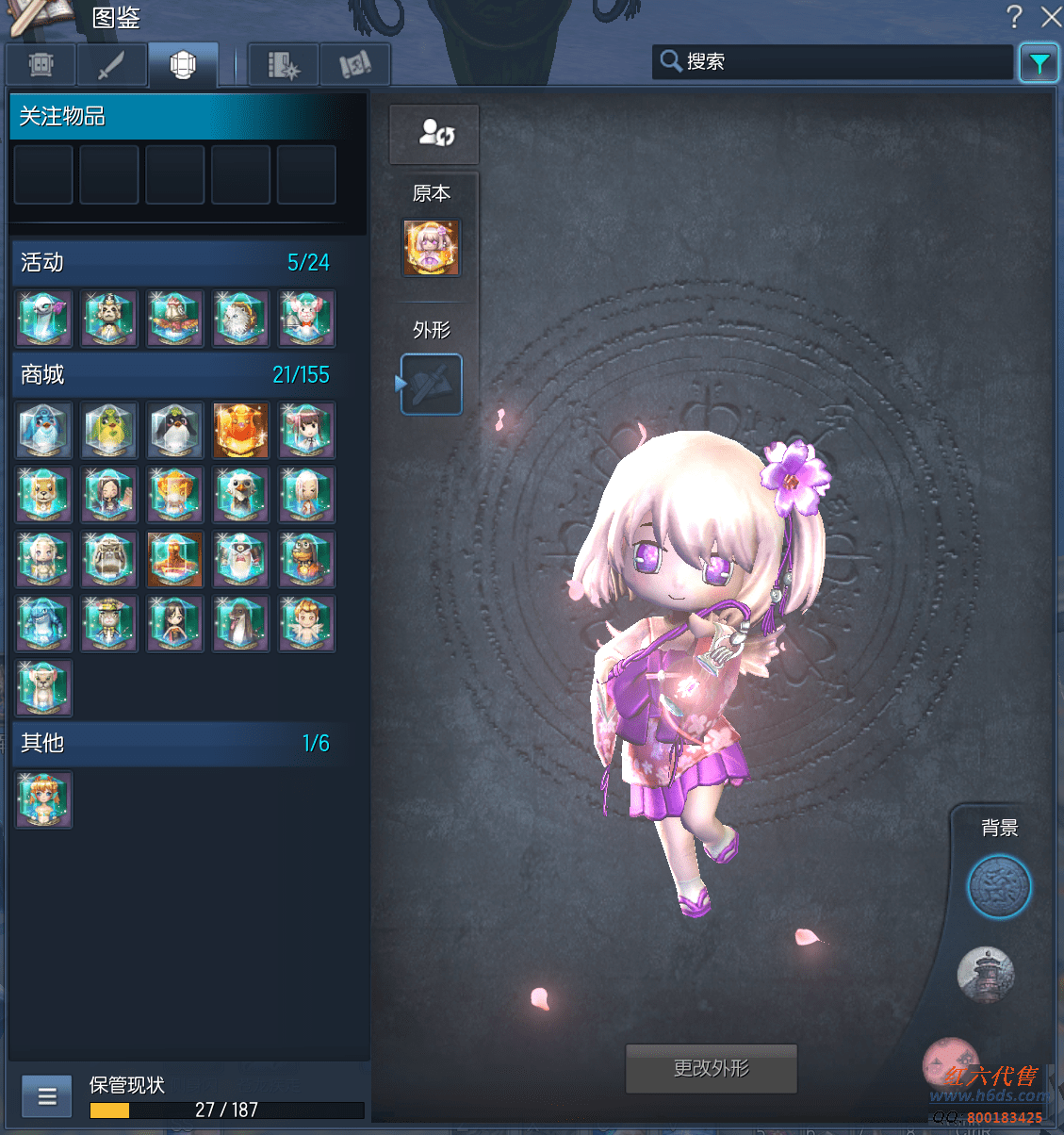Toggle the cyan filter funnel button
Viewport: 1064px width, 1135px height.
pyautogui.click(x=1039, y=63)
